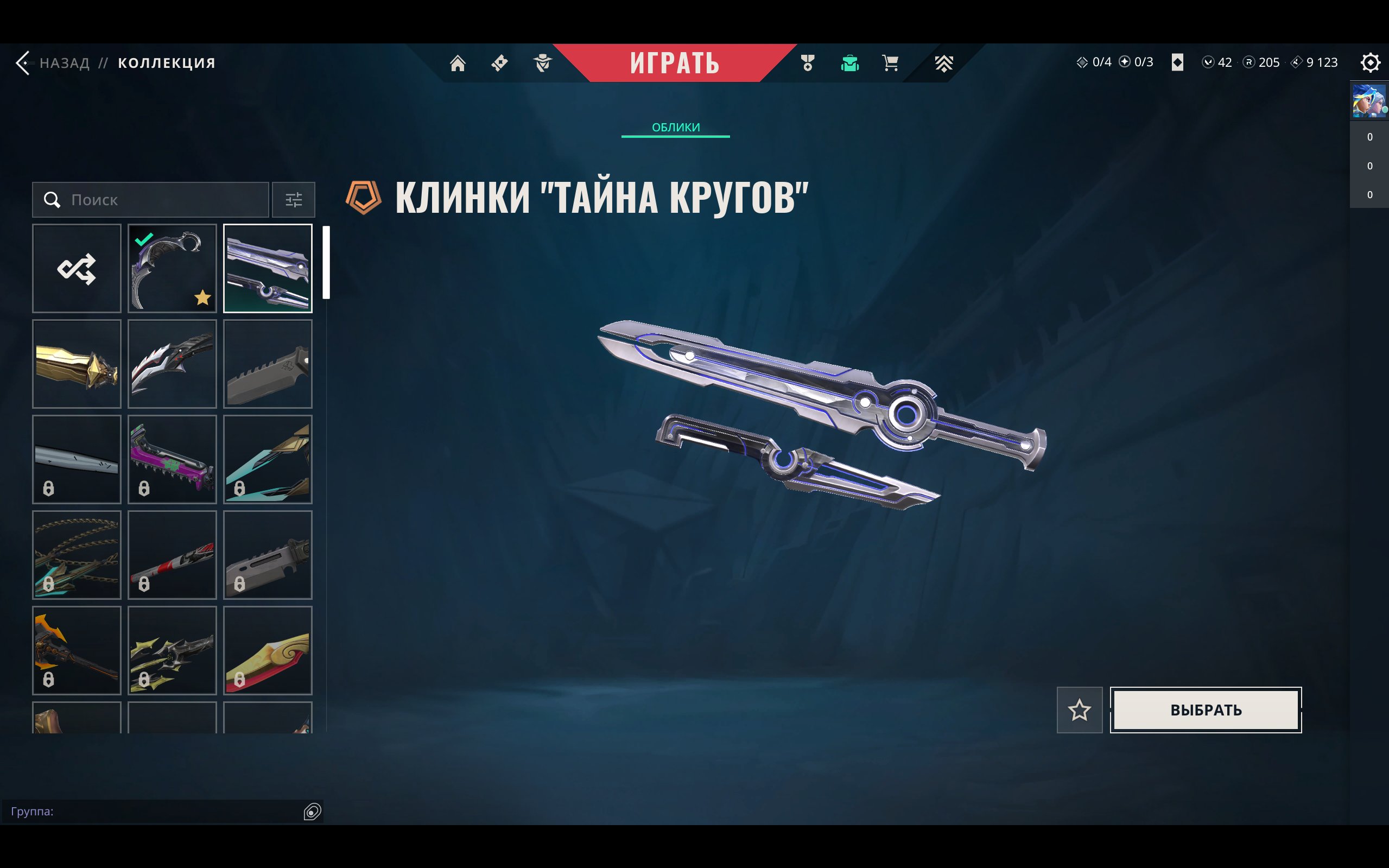Open the Home screen icon
The image size is (1389, 868).
point(458,63)
